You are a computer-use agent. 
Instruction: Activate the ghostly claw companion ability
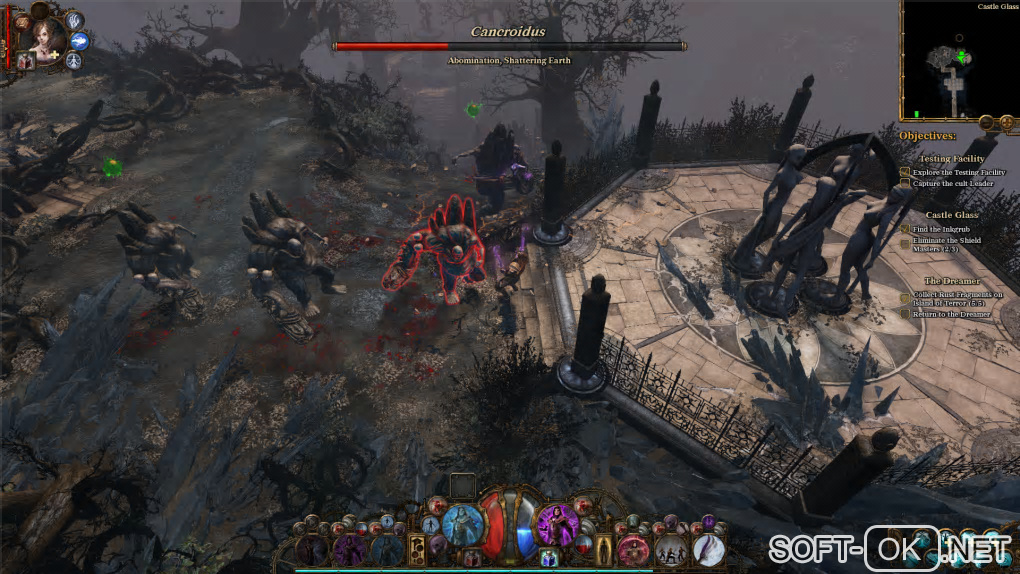[75, 20]
